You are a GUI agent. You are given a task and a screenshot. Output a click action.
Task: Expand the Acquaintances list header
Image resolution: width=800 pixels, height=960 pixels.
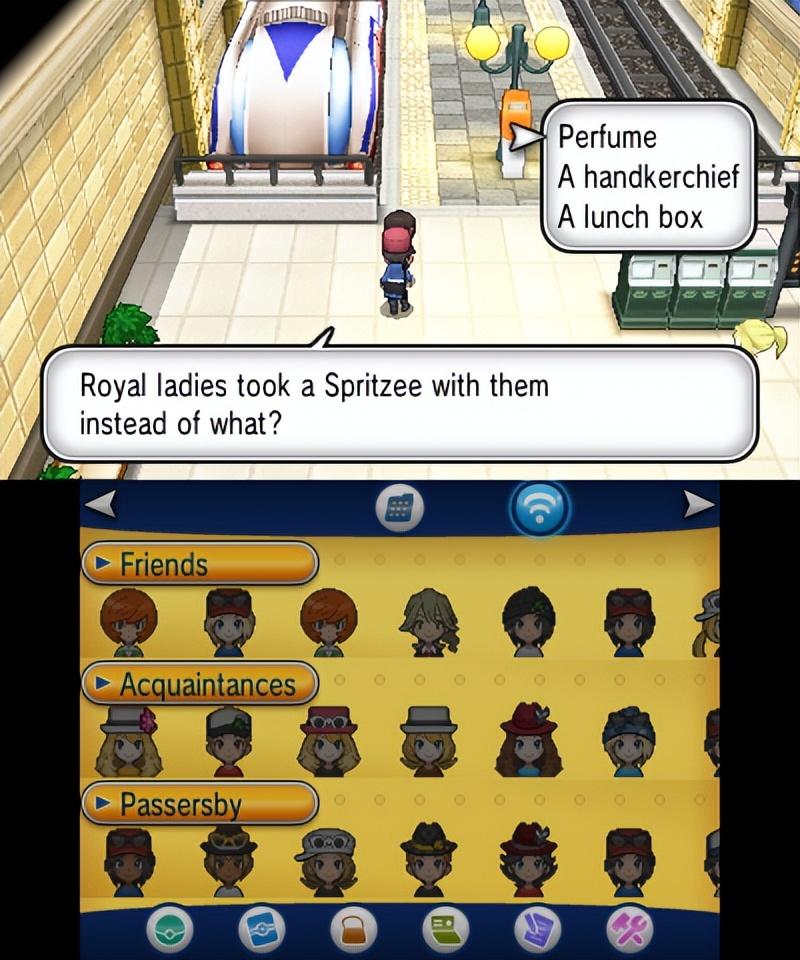click(200, 685)
